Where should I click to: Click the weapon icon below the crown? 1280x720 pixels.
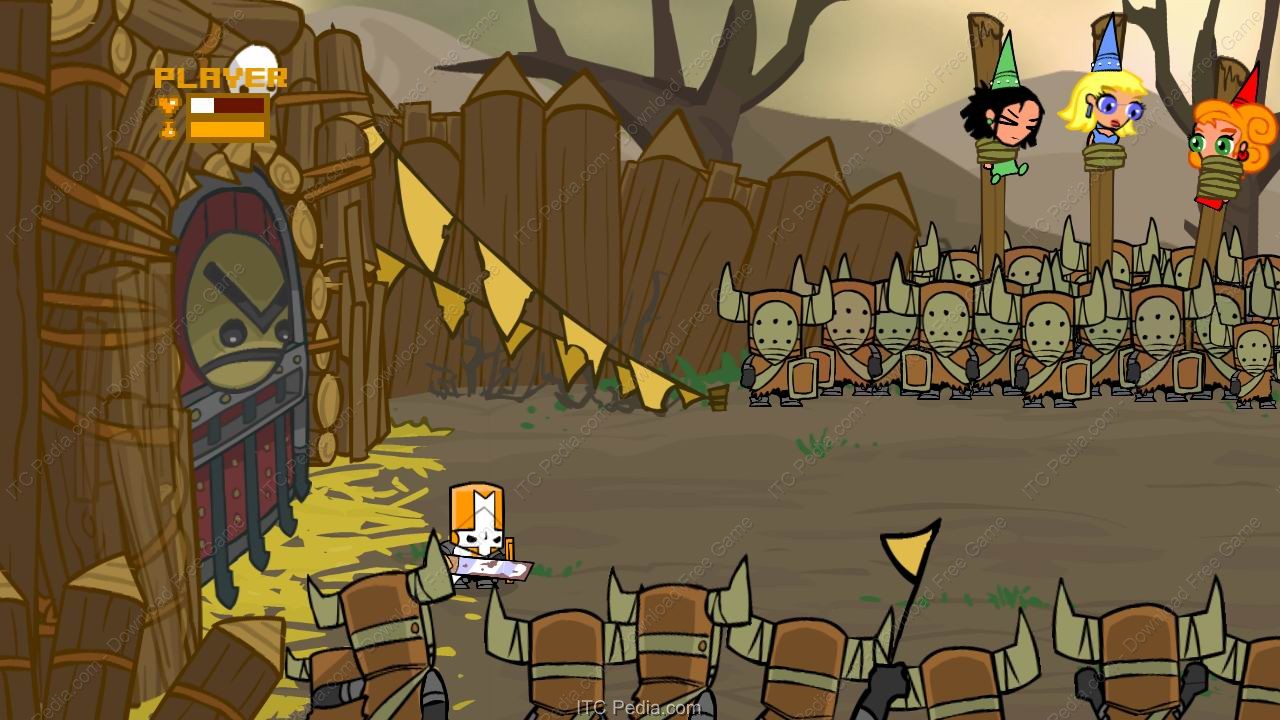[168, 129]
